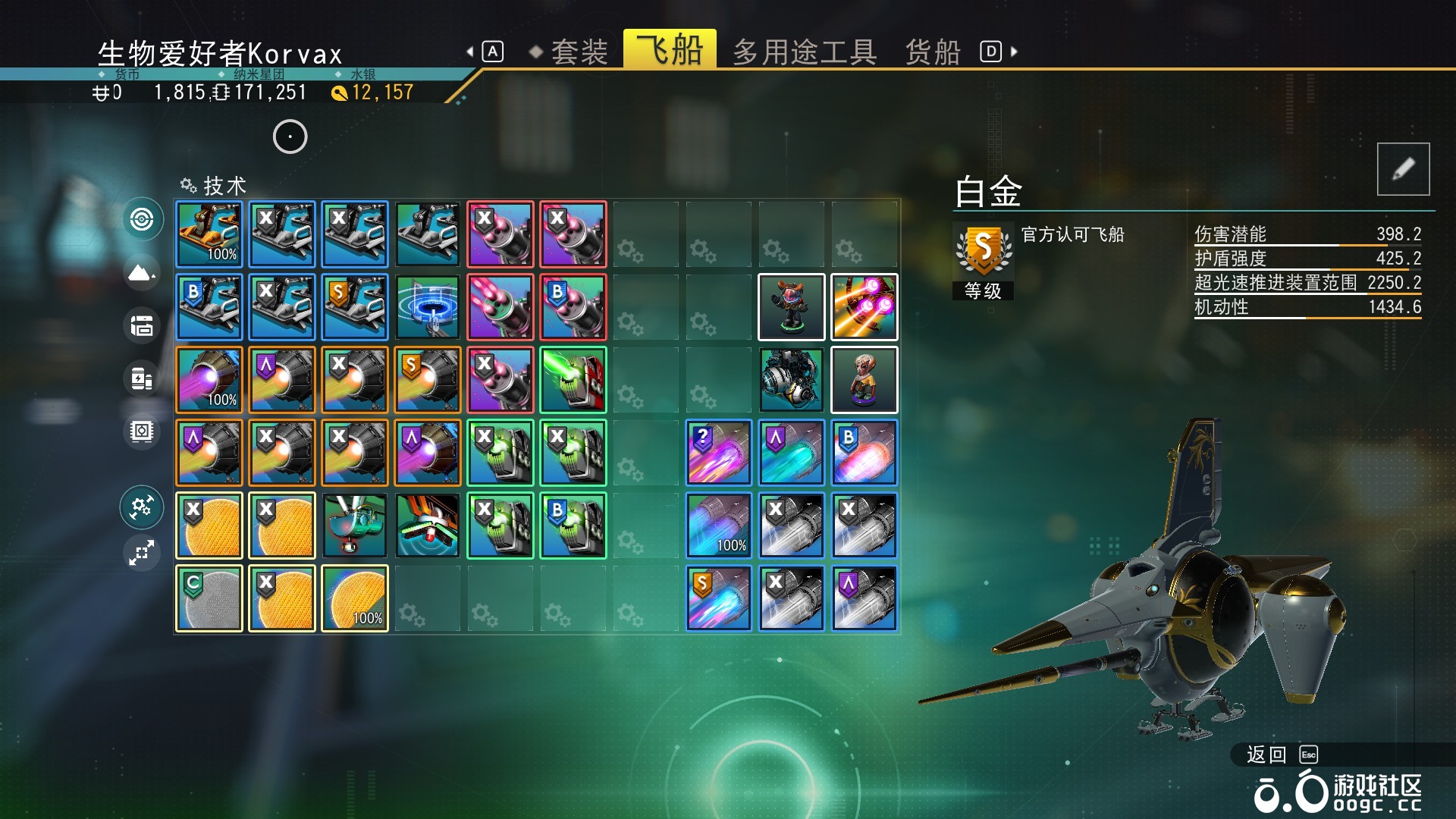Select the bald alien bobblehead slot

pos(864,380)
